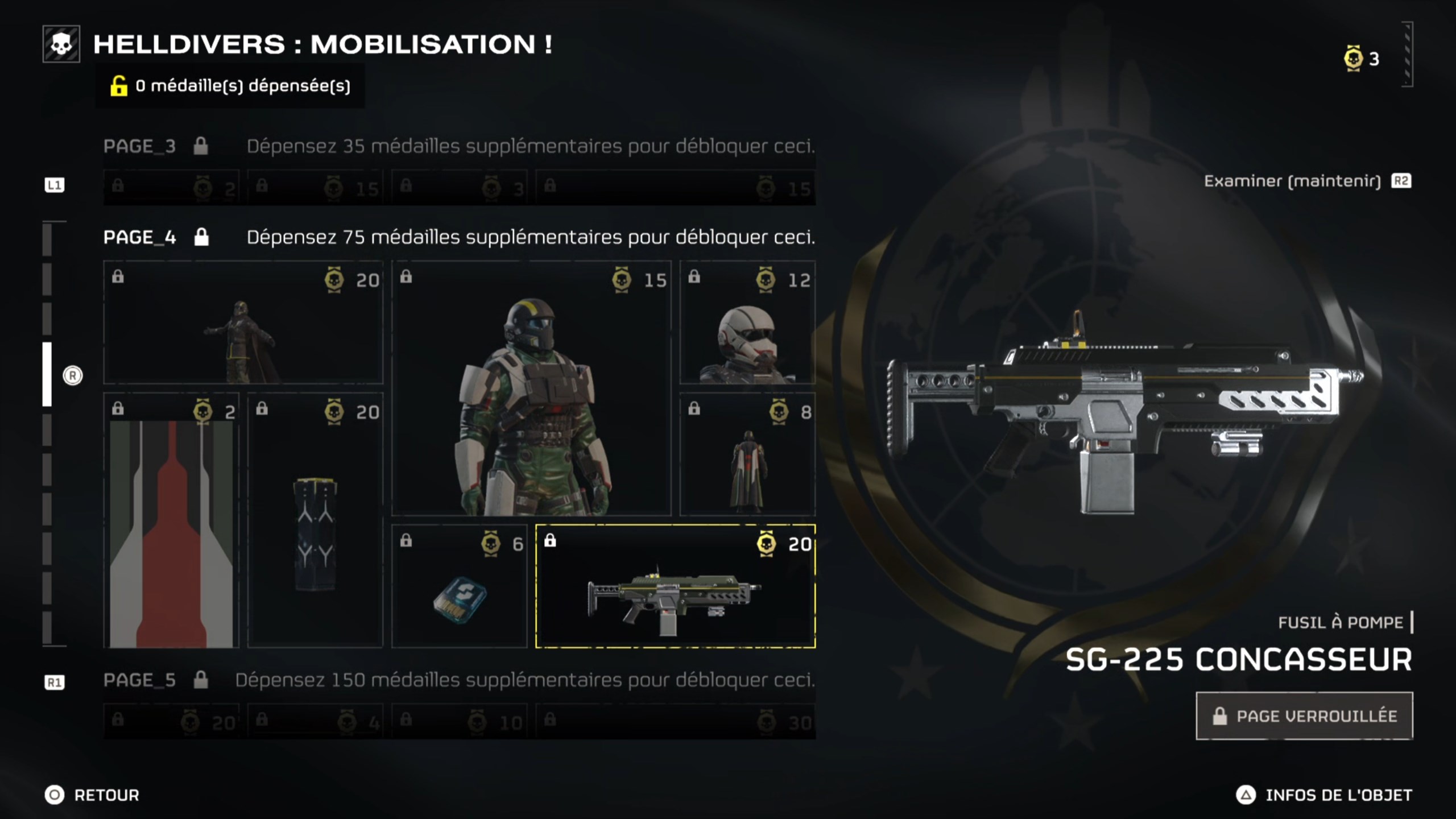Screen dimensions: 1456x819
Task: Click the Page Verrouillée button
Action: point(1304,716)
